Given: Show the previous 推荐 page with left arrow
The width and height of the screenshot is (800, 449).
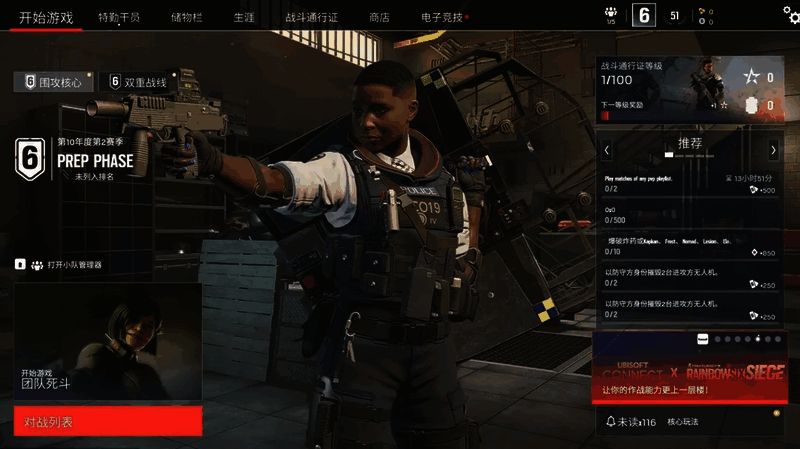Looking at the screenshot, I should click(607, 150).
